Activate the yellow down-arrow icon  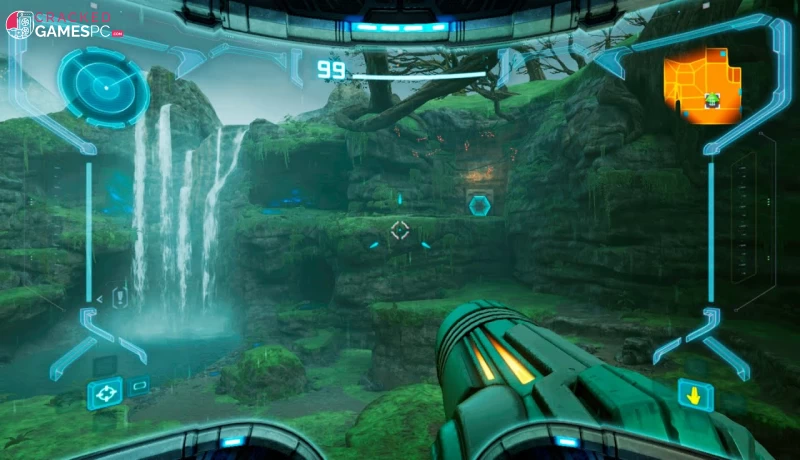point(694,394)
